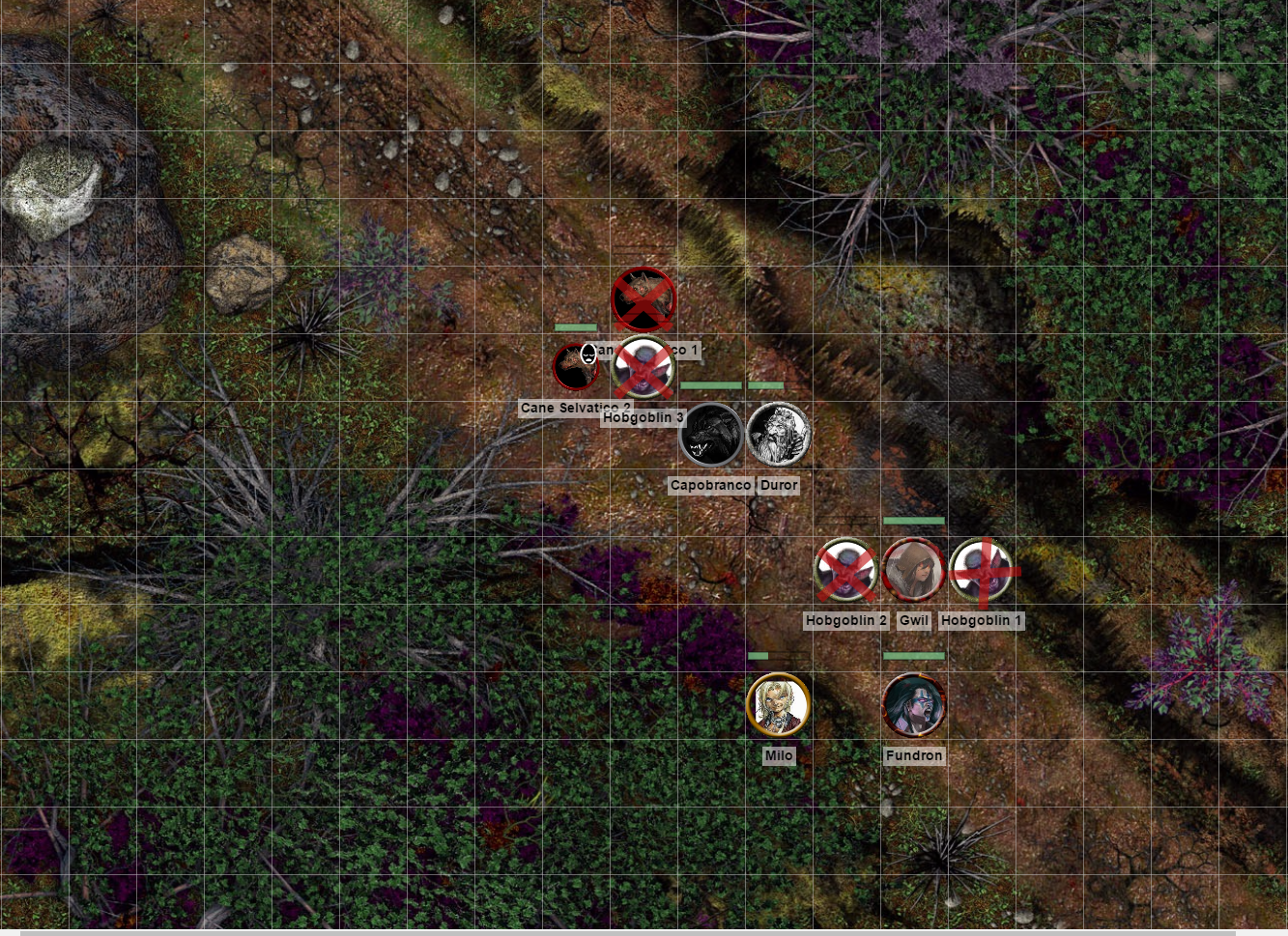Viewport: 1288px width, 936px height.
Task: Click the Gwil hooded character token
Action: point(913,570)
